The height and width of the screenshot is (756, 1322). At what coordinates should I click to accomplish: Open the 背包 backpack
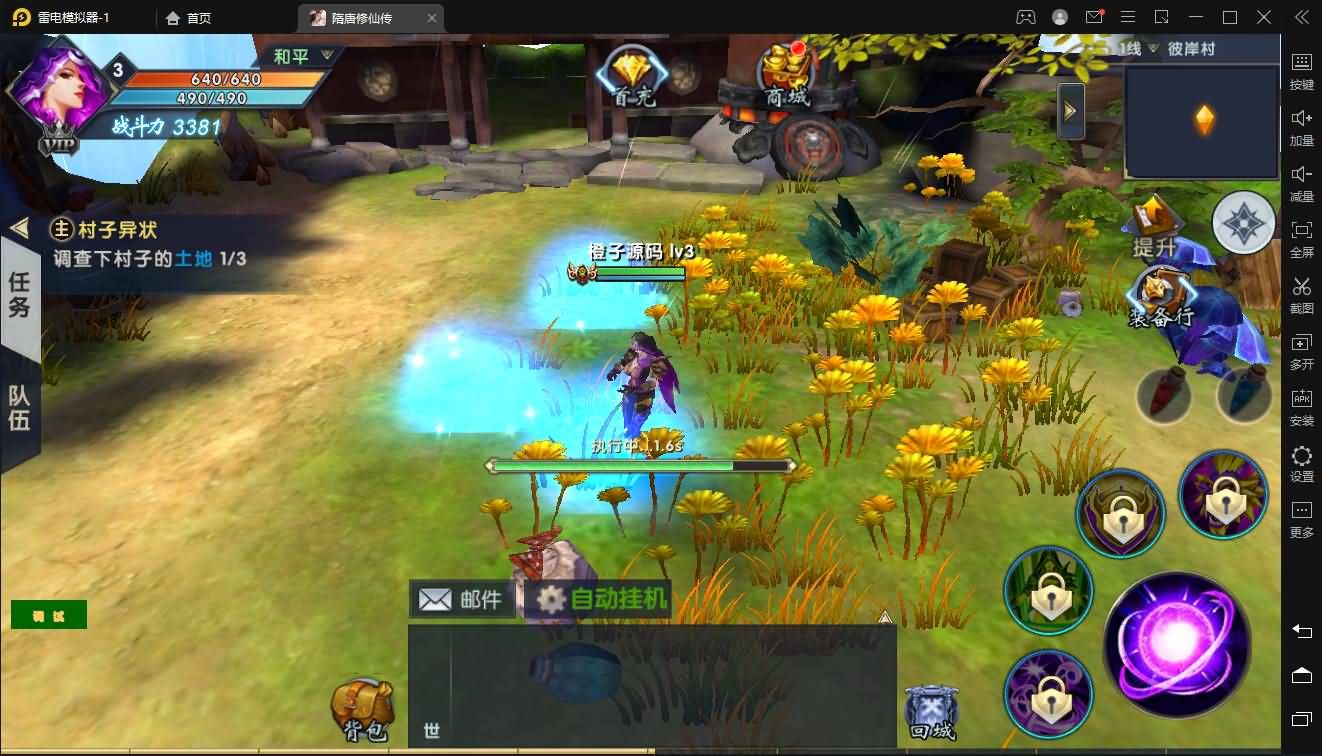[x=362, y=711]
